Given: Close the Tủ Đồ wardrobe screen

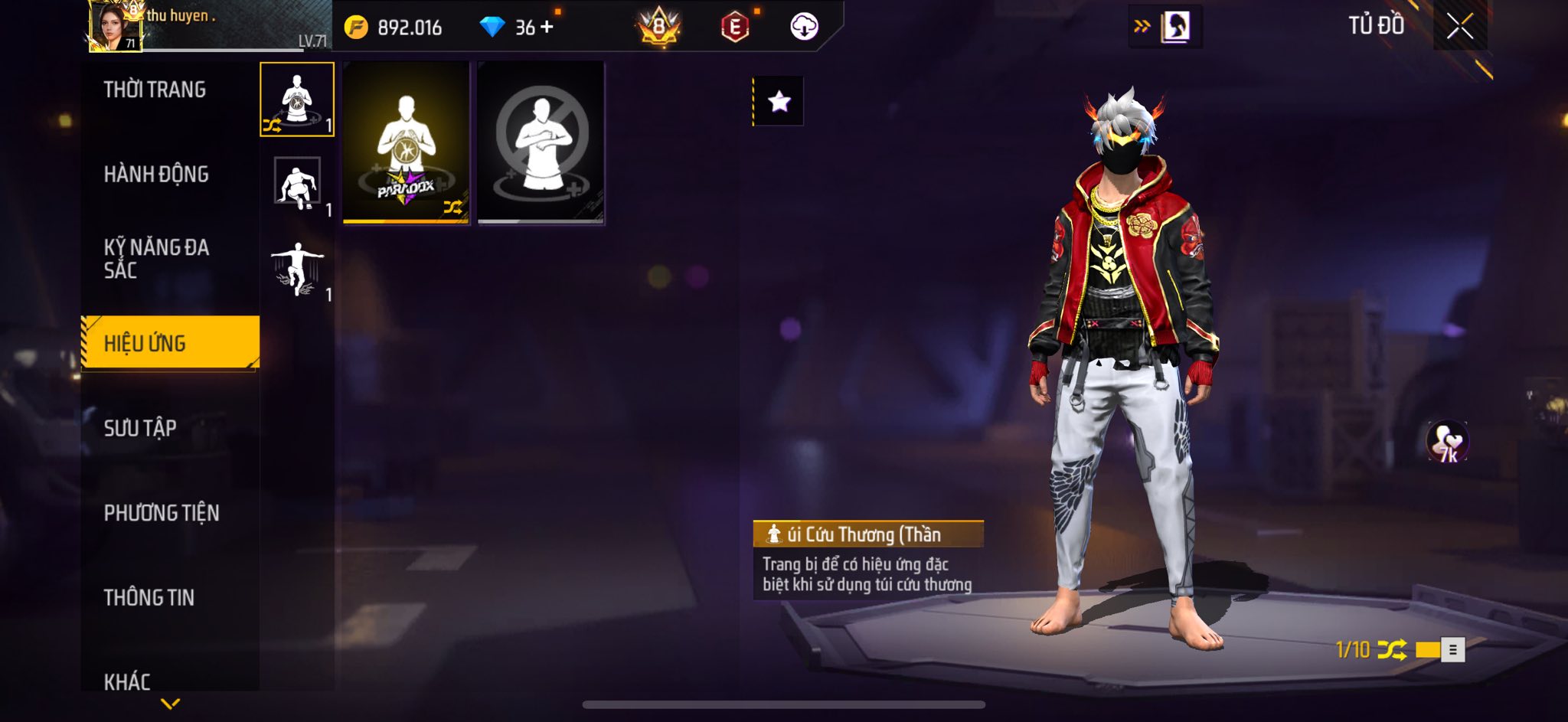Looking at the screenshot, I should point(1459,27).
